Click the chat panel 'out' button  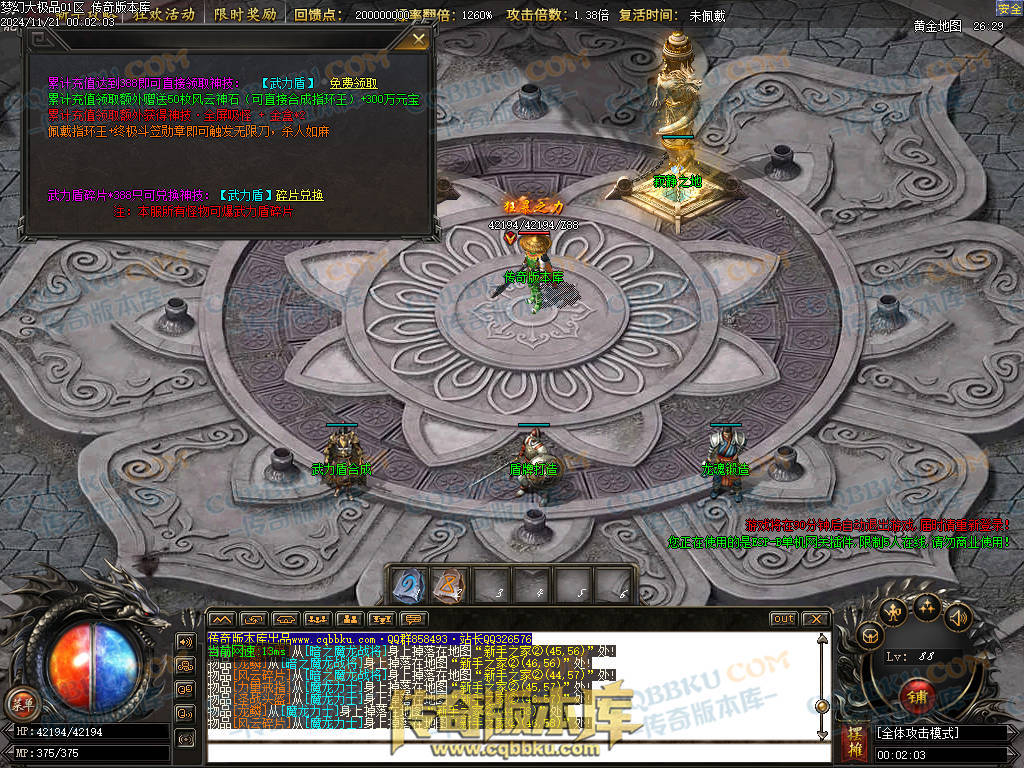[783, 619]
